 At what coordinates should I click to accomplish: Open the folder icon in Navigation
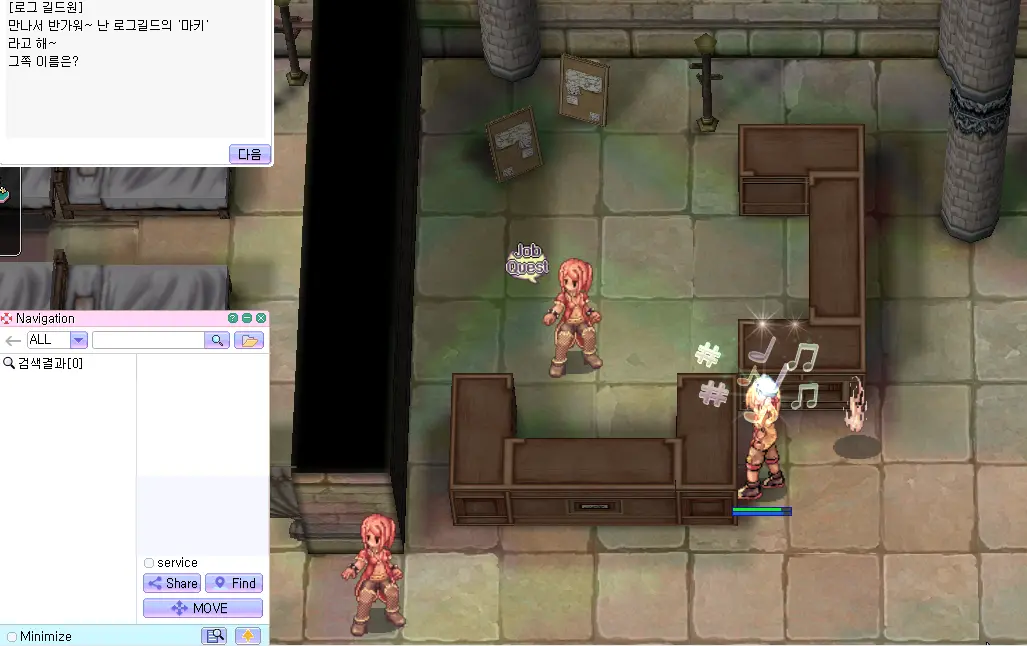249,340
